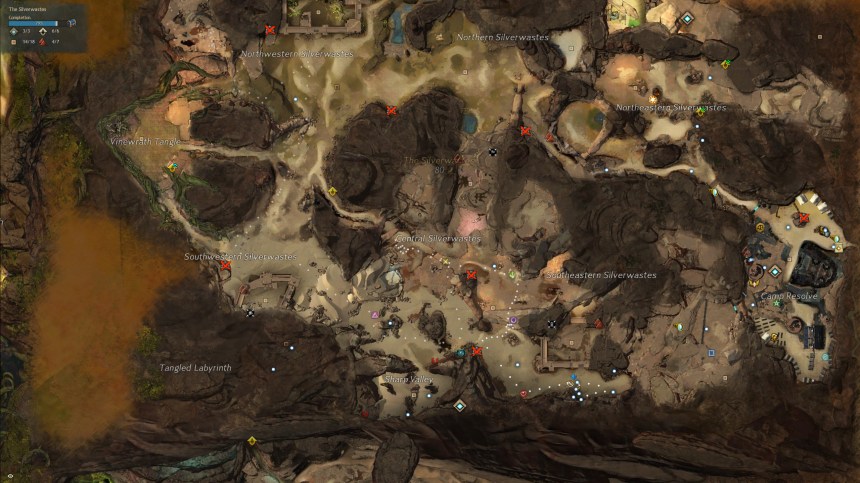This screenshot has height=483, width=860.
Task: Click crossed-swords marker above Northwestern Silverwastes label
Action: (x=270, y=30)
